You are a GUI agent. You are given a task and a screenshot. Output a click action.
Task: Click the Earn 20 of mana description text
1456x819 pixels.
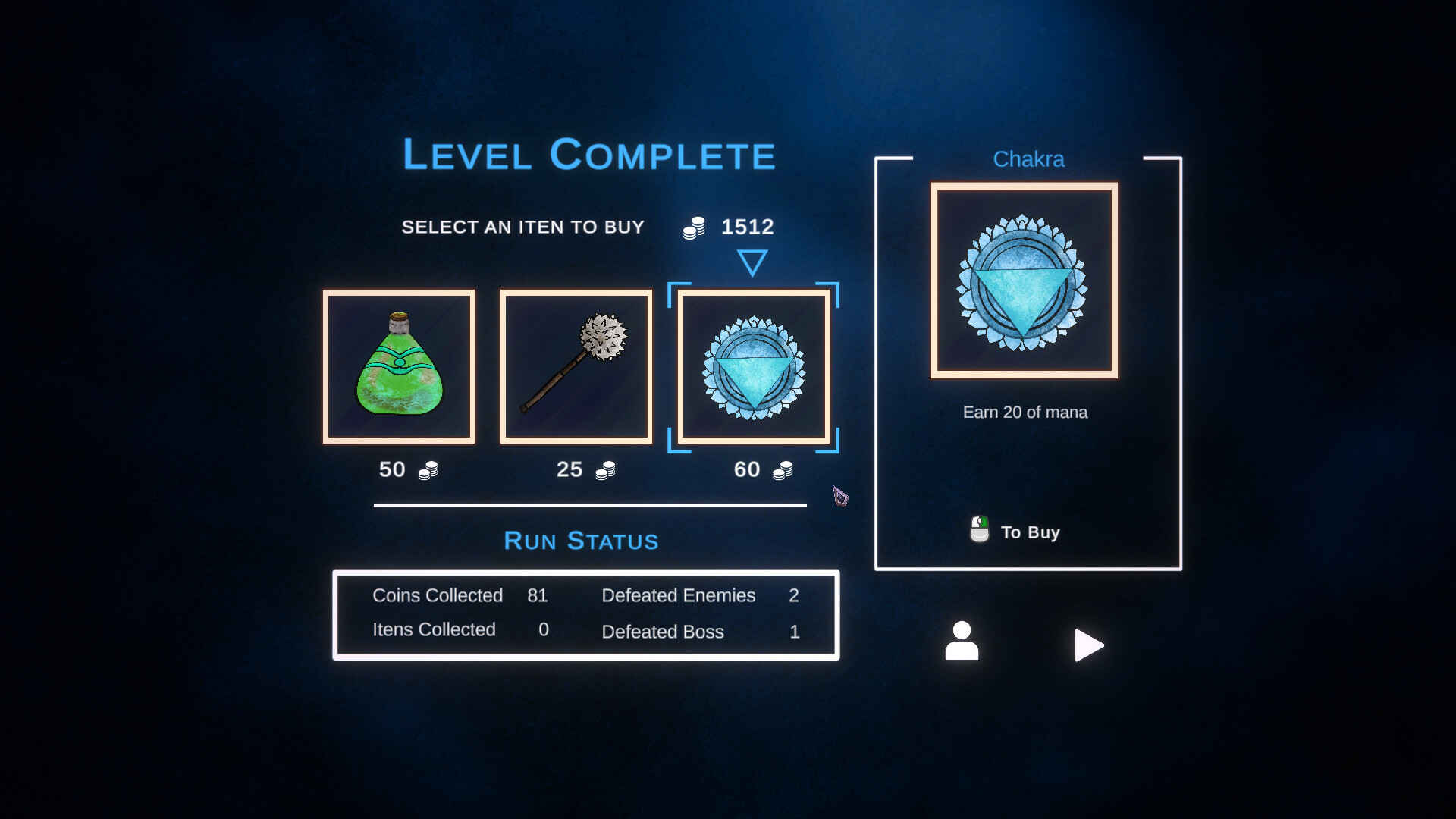tap(1025, 412)
